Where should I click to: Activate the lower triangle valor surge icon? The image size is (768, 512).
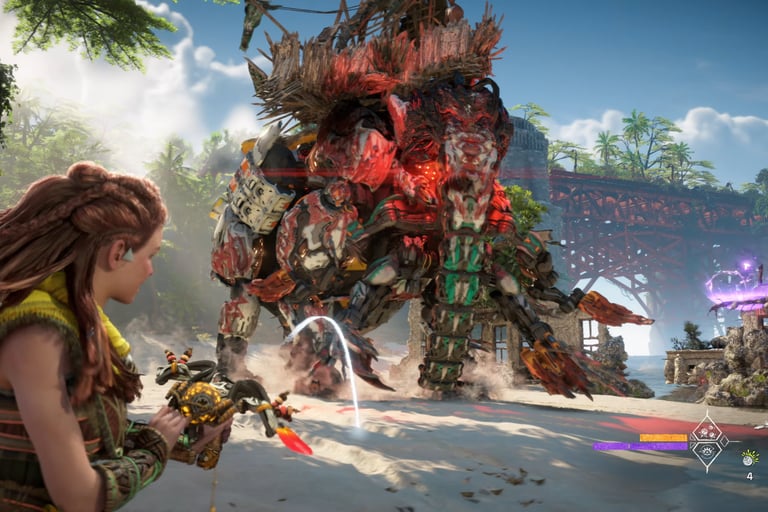[707, 453]
